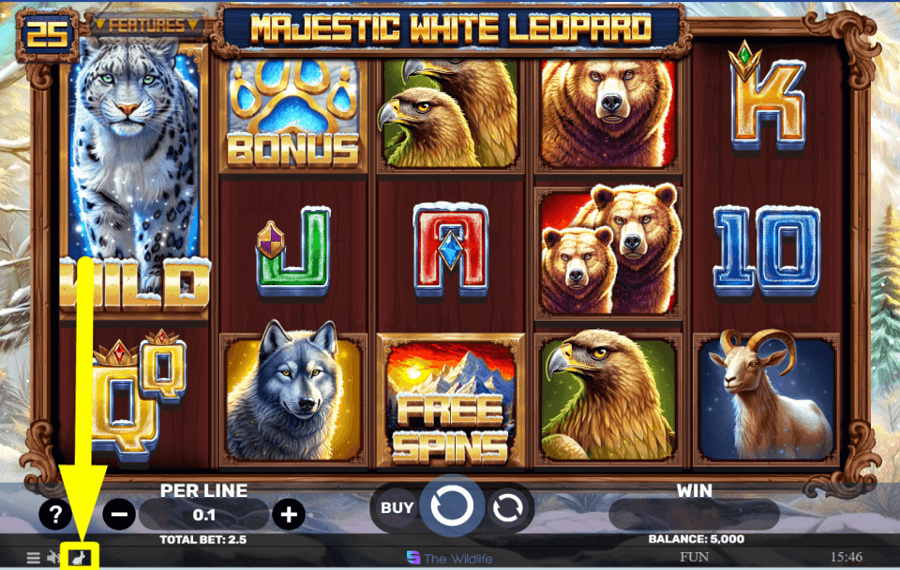Open the help question mark button
The width and height of the screenshot is (900, 570).
56,514
